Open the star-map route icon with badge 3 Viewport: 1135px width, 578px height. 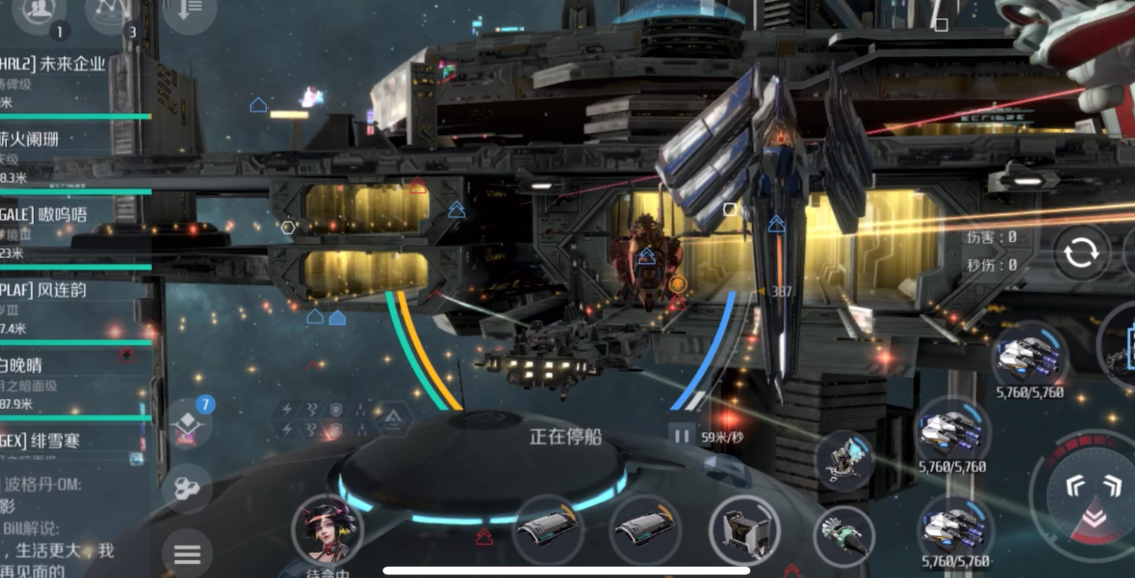pos(112,11)
